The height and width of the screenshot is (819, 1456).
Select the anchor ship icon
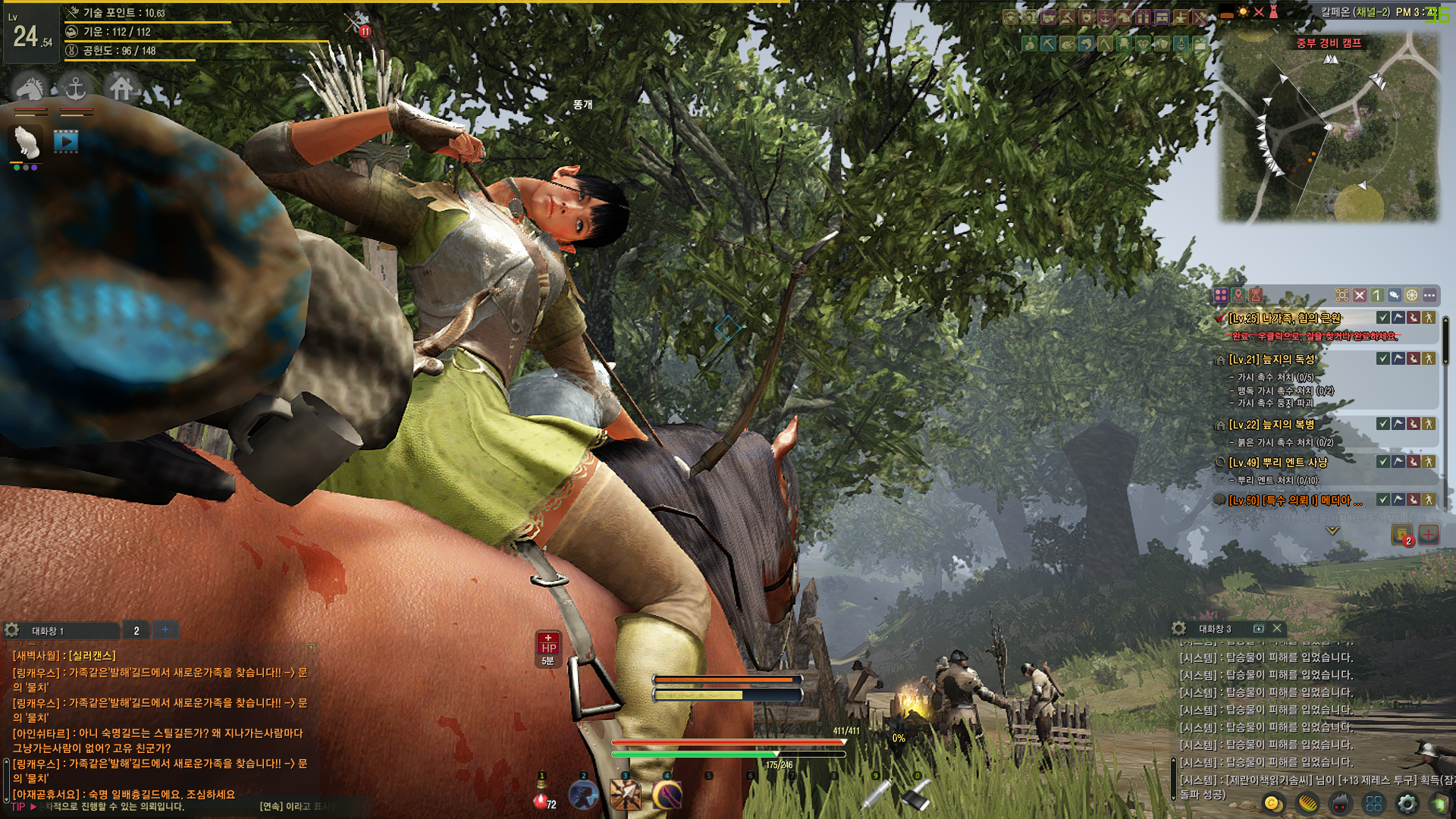(76, 89)
